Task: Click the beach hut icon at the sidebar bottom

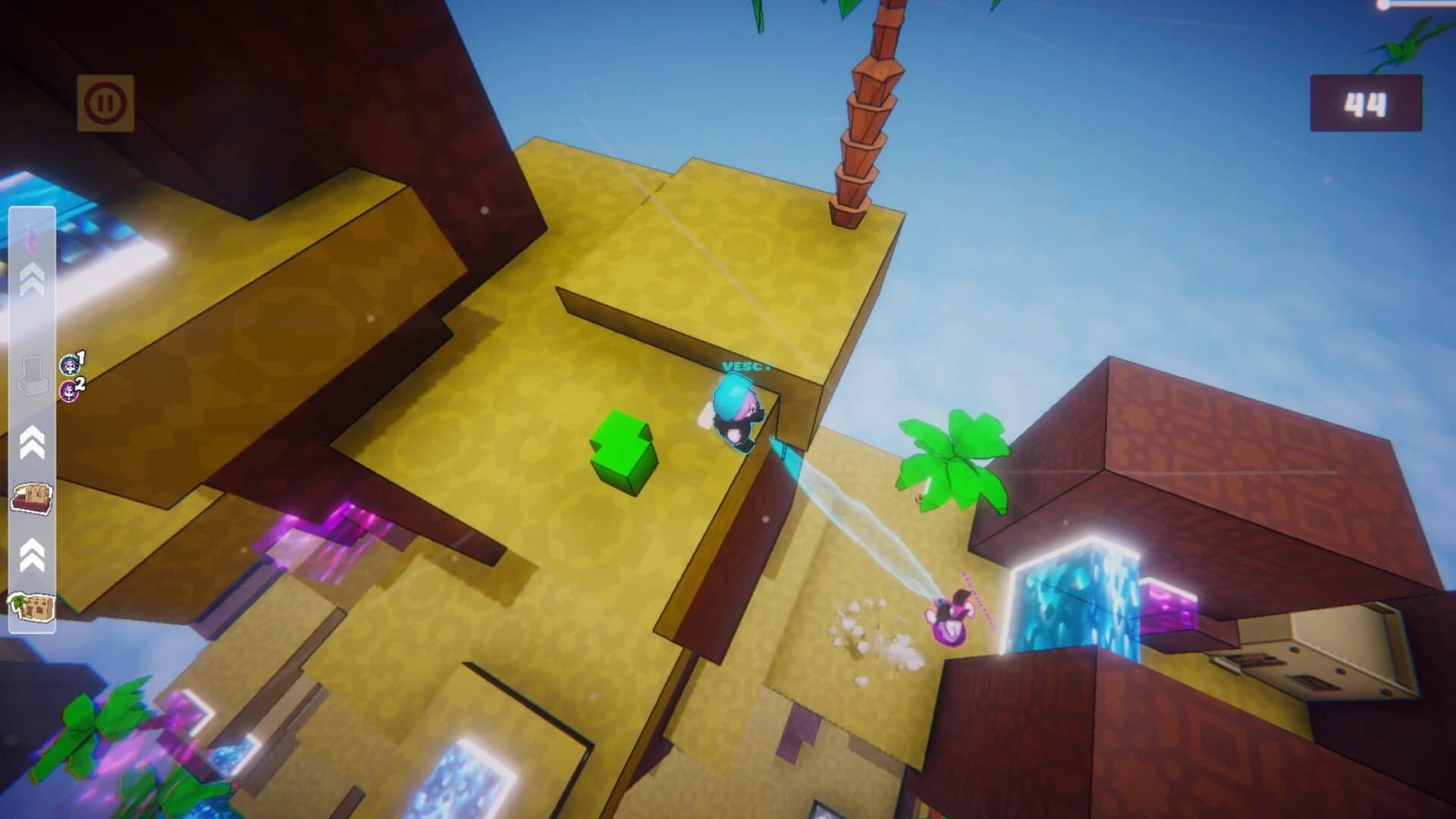Action: tap(30, 607)
